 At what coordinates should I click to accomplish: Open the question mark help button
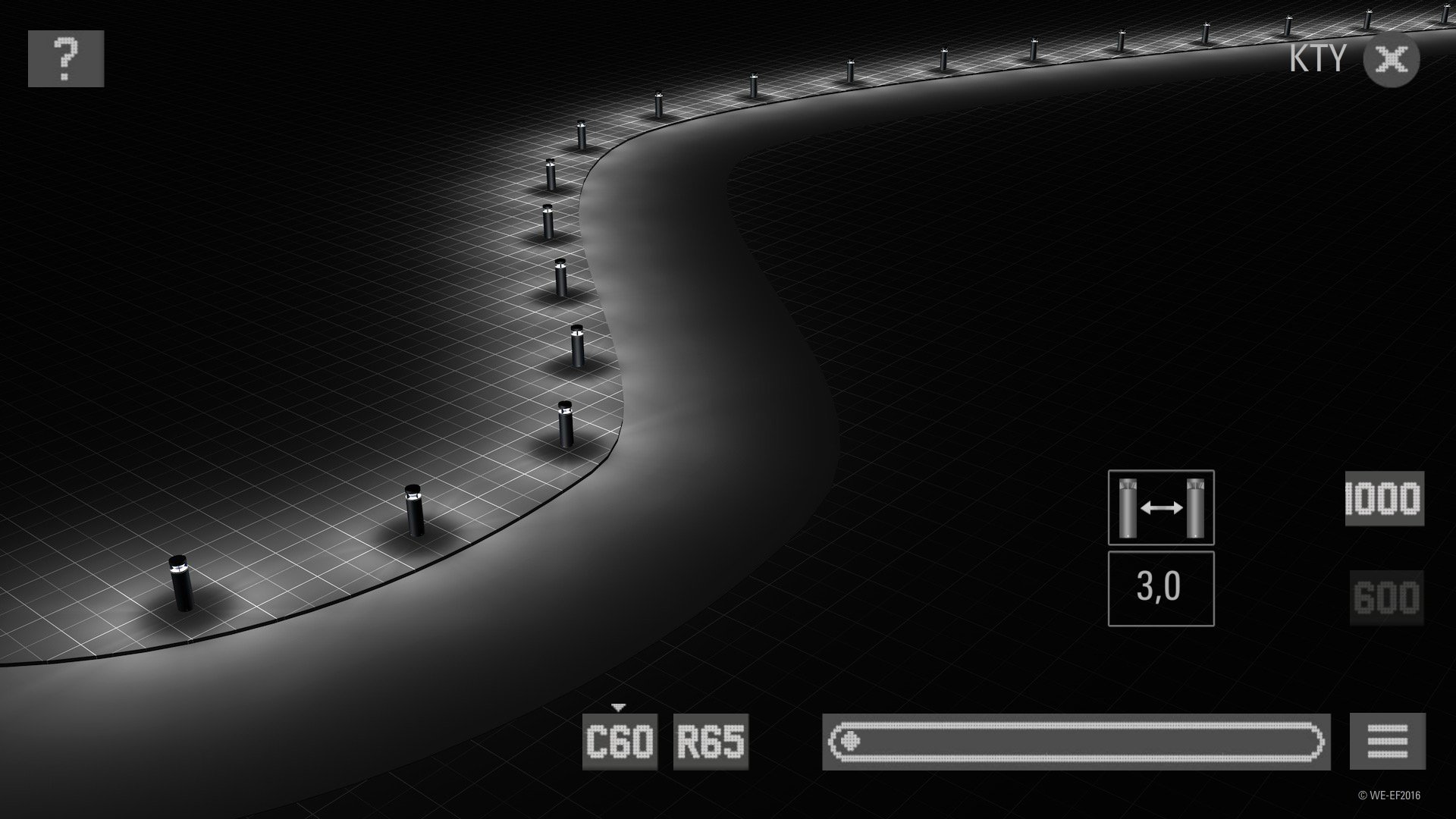(66, 58)
